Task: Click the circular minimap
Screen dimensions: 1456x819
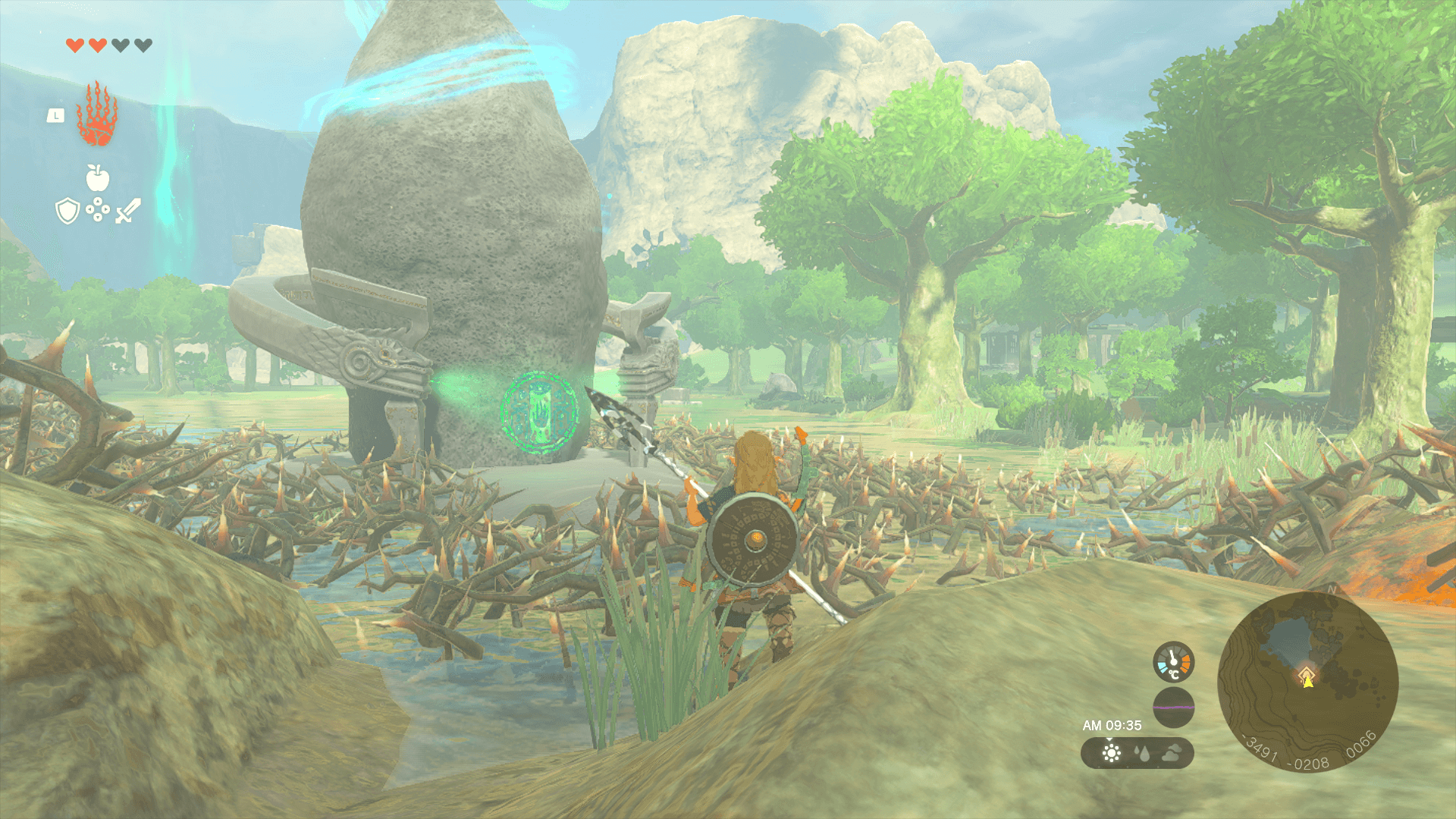Action: 1307,682
